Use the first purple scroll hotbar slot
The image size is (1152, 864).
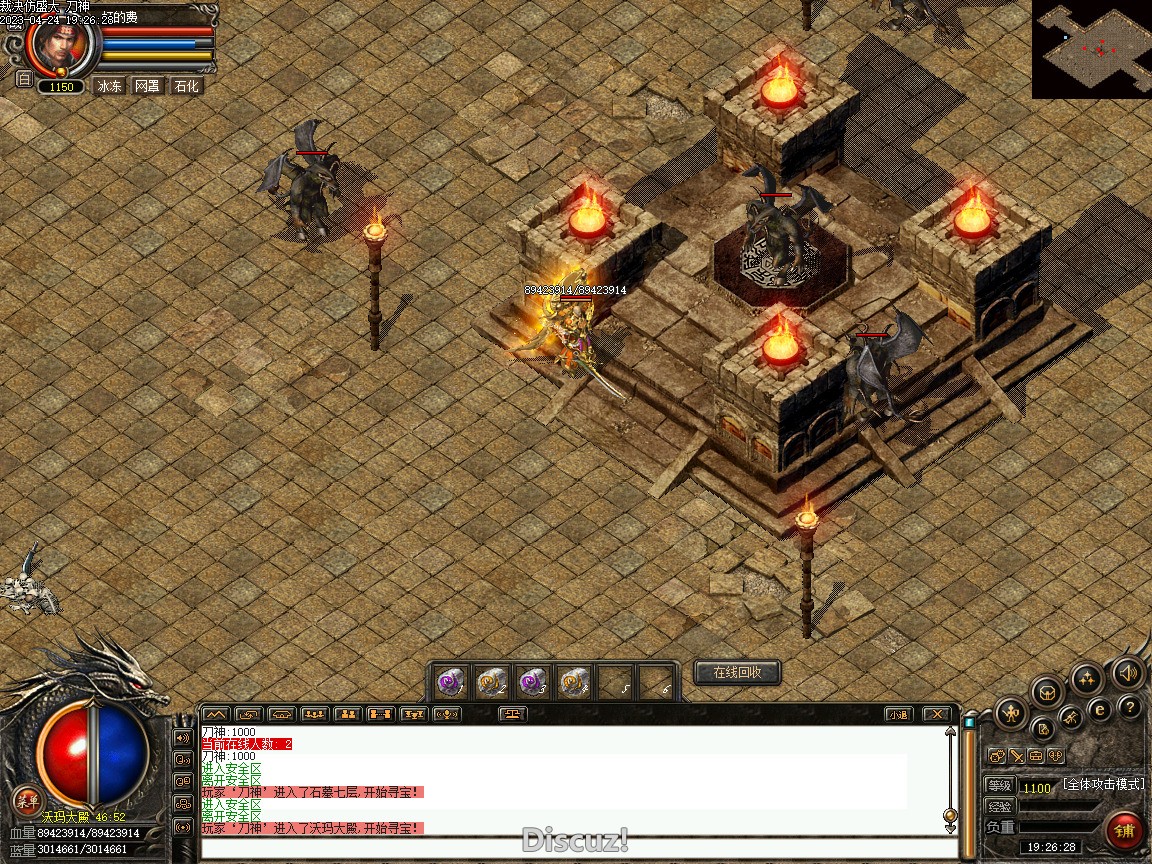(450, 682)
